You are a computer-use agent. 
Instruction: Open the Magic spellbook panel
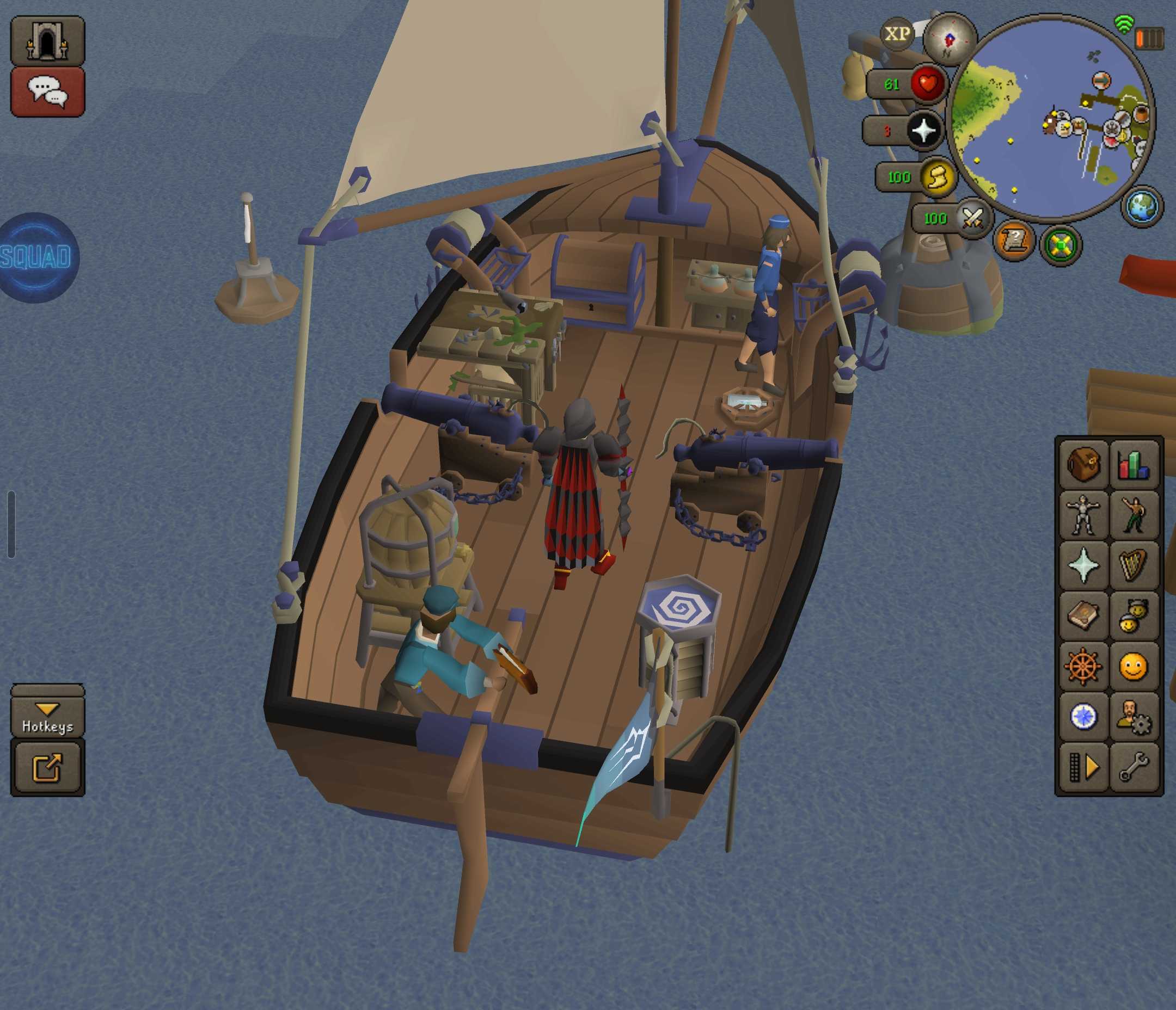(x=1083, y=614)
